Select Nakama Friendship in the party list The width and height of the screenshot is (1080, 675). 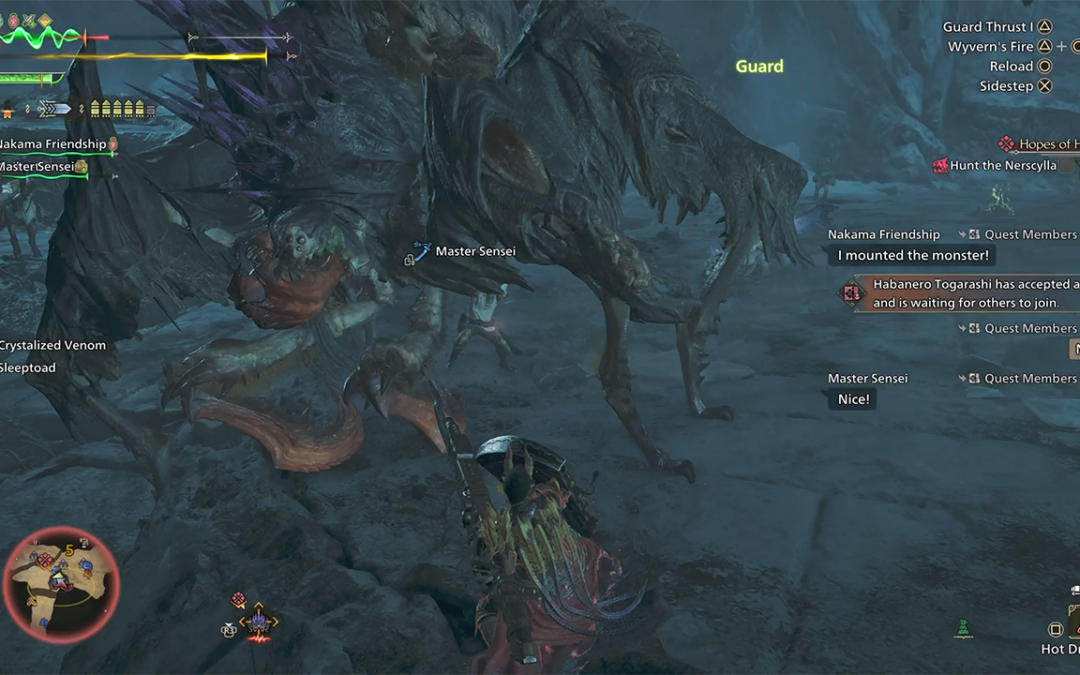point(52,145)
